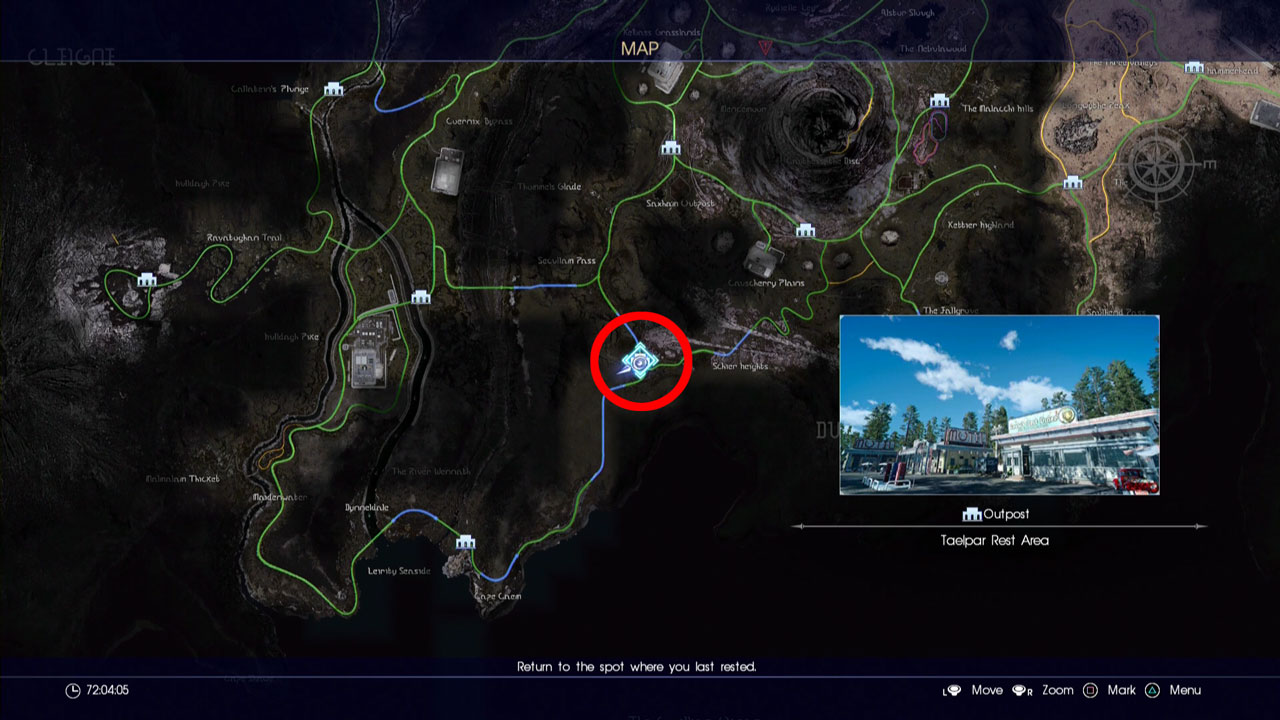Select the red quest marker at top
Viewport: 1280px width, 720px height.
click(766, 47)
